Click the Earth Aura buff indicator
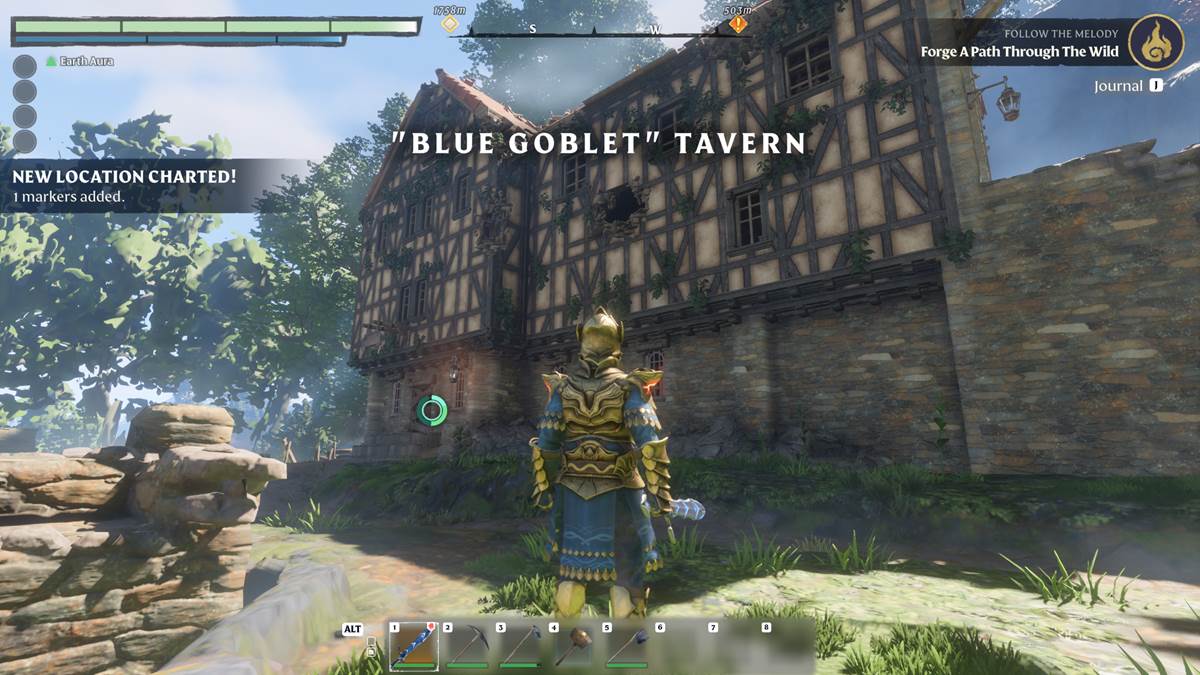 click(x=80, y=61)
